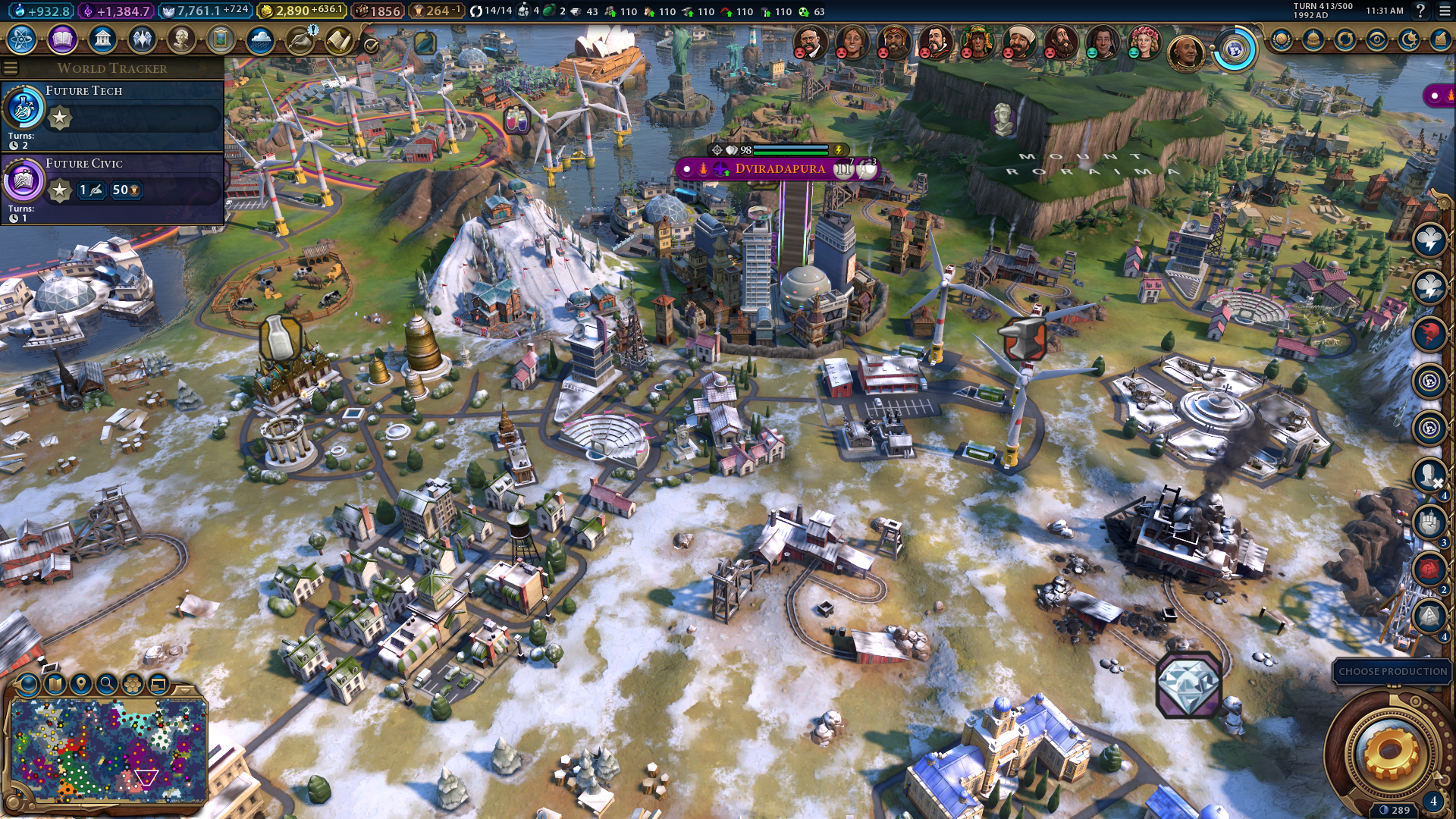Add a map pin
Viewport: 1456px width, 819px height.
[81, 684]
